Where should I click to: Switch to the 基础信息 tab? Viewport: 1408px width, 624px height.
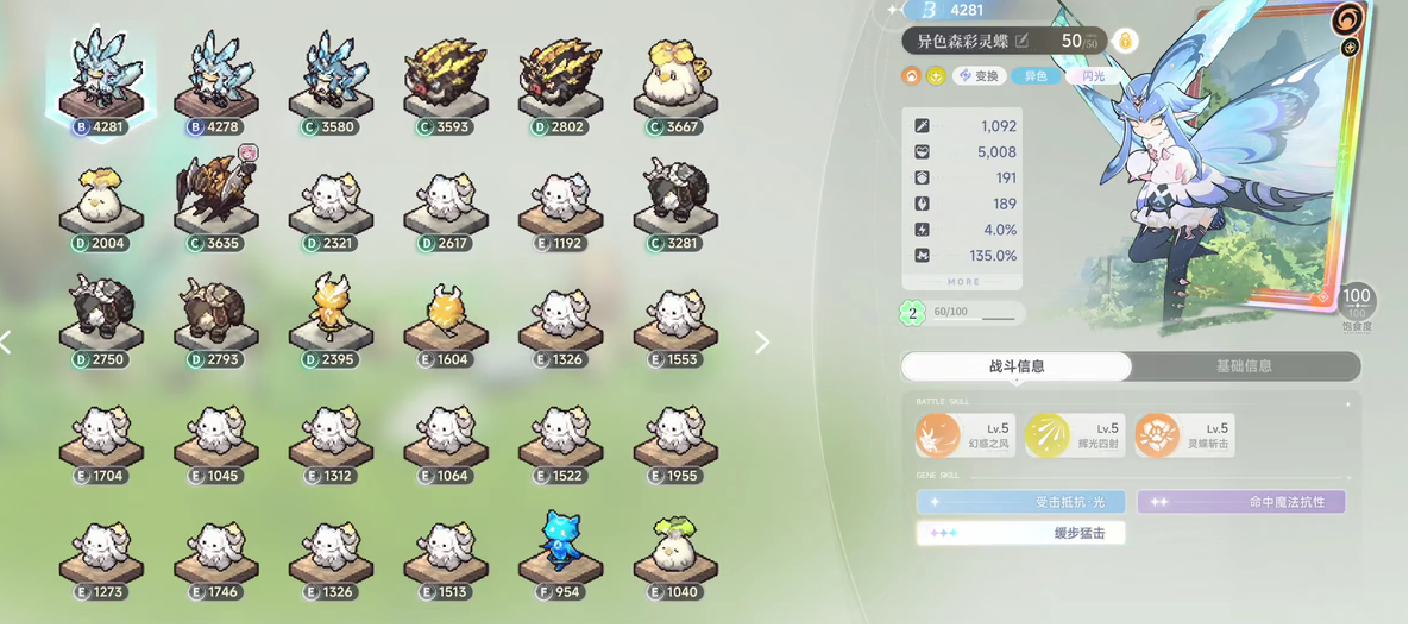(1244, 366)
